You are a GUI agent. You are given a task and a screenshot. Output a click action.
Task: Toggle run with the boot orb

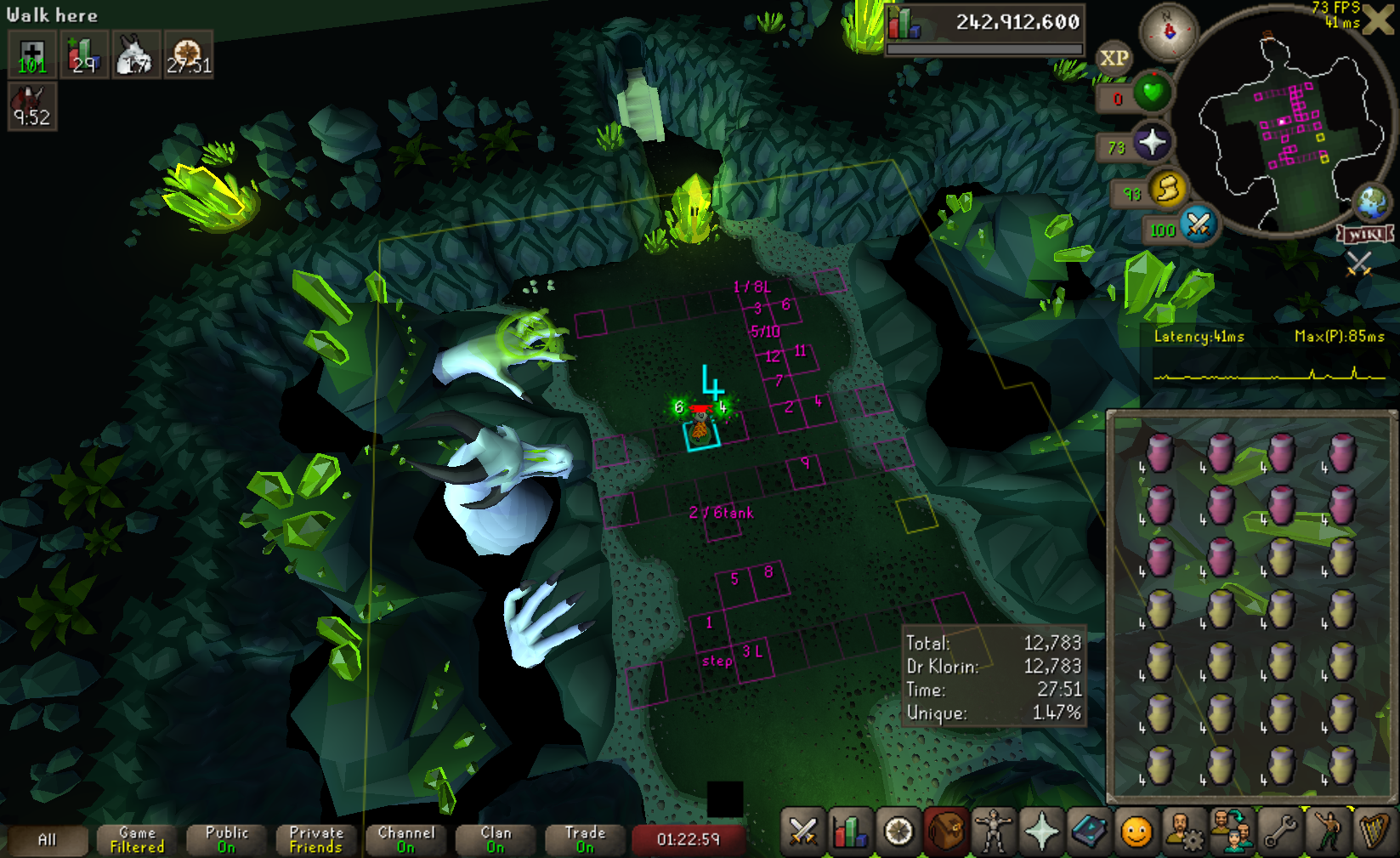pyautogui.click(x=1168, y=188)
